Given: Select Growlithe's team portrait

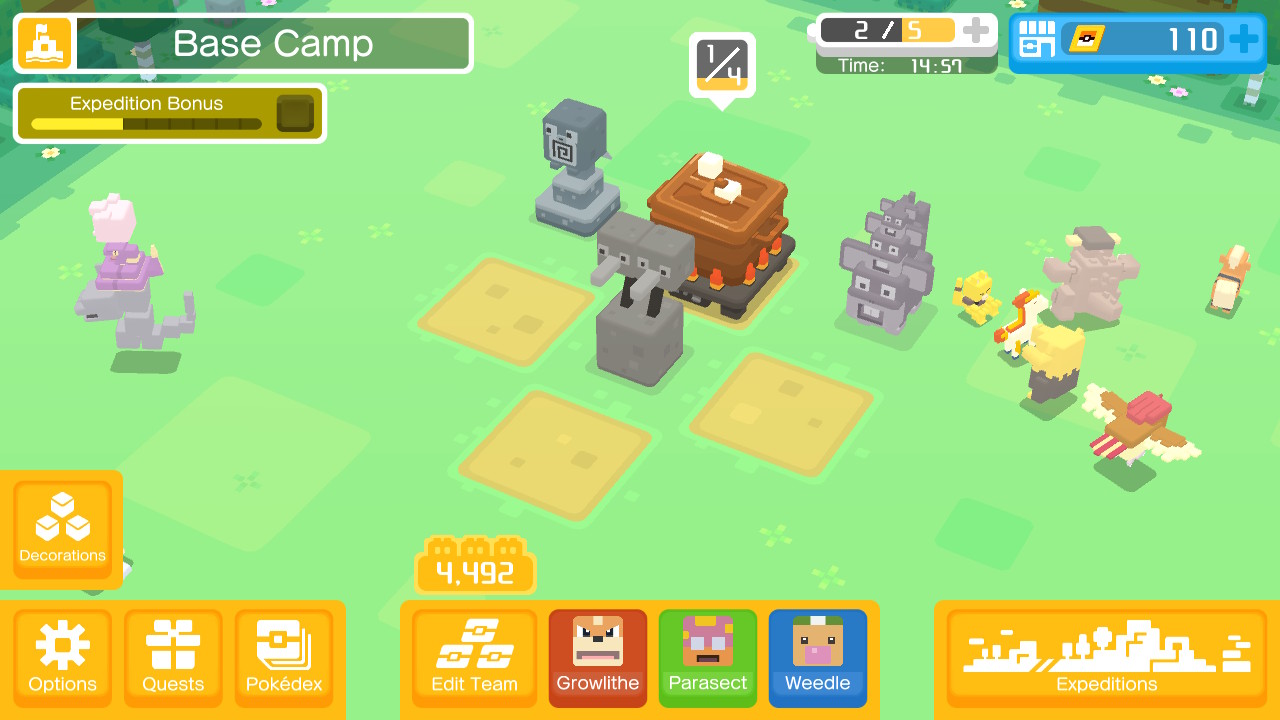Looking at the screenshot, I should pyautogui.click(x=597, y=657).
